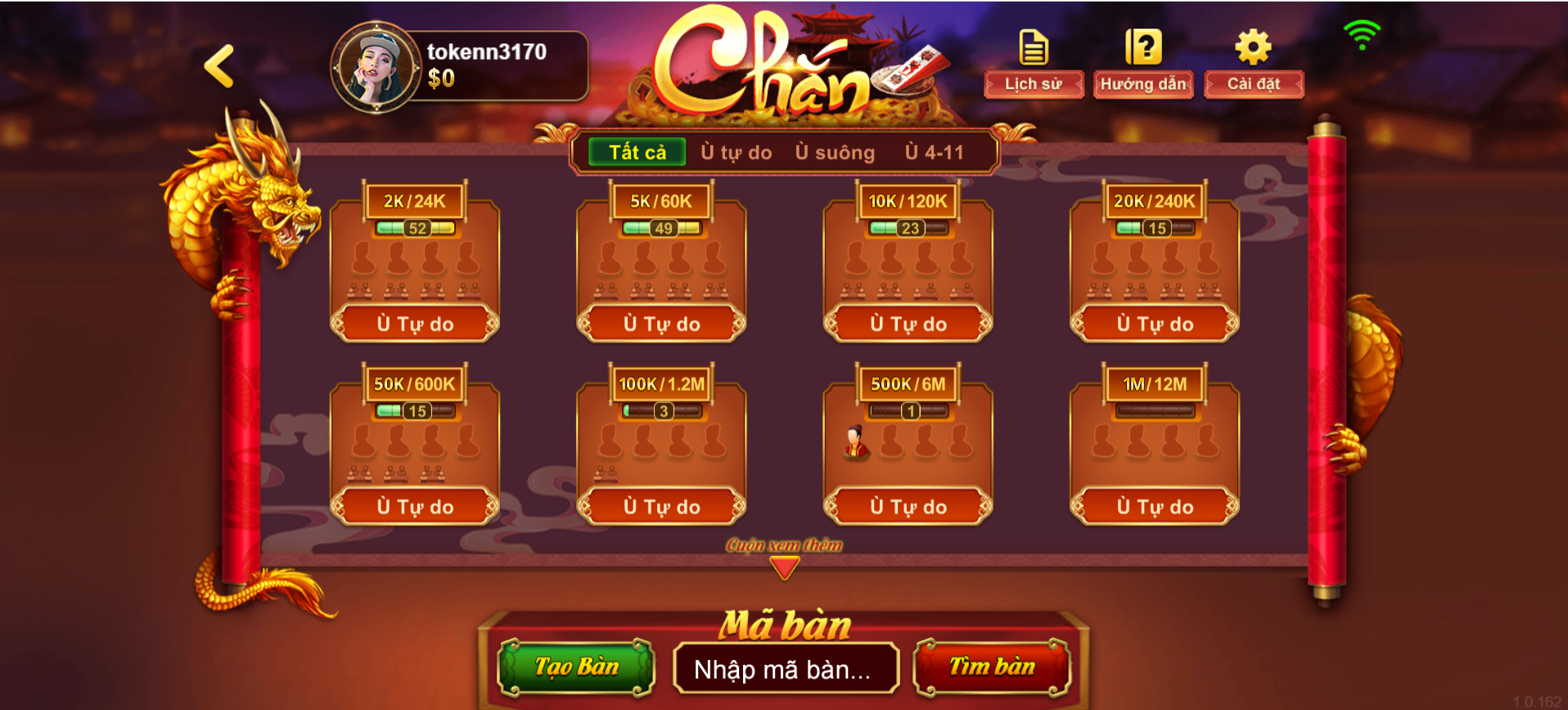Image resolution: width=1568 pixels, height=710 pixels.
Task: Click Tìm bàn to search for tables
Action: (x=993, y=667)
